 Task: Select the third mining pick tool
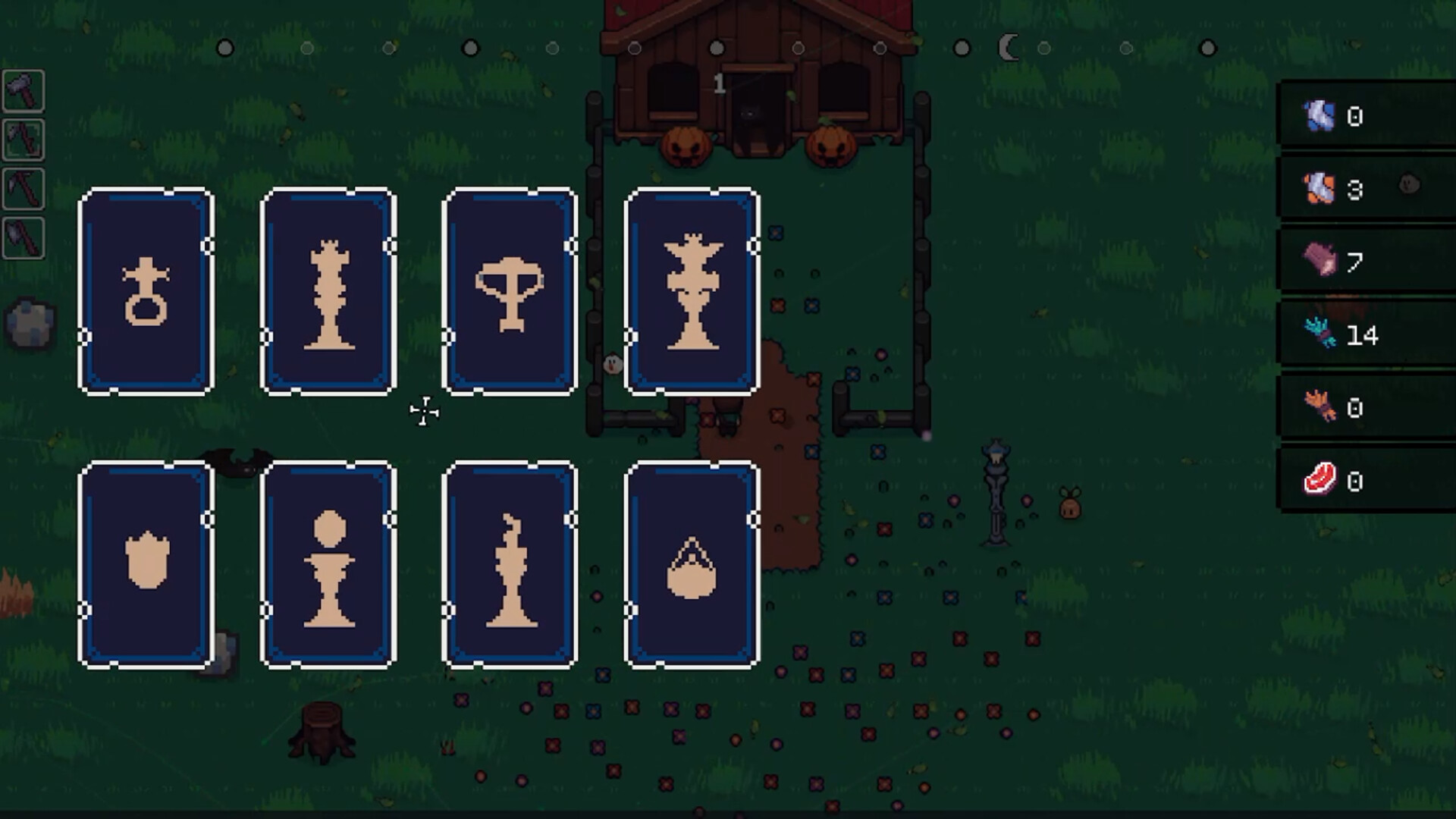(24, 189)
